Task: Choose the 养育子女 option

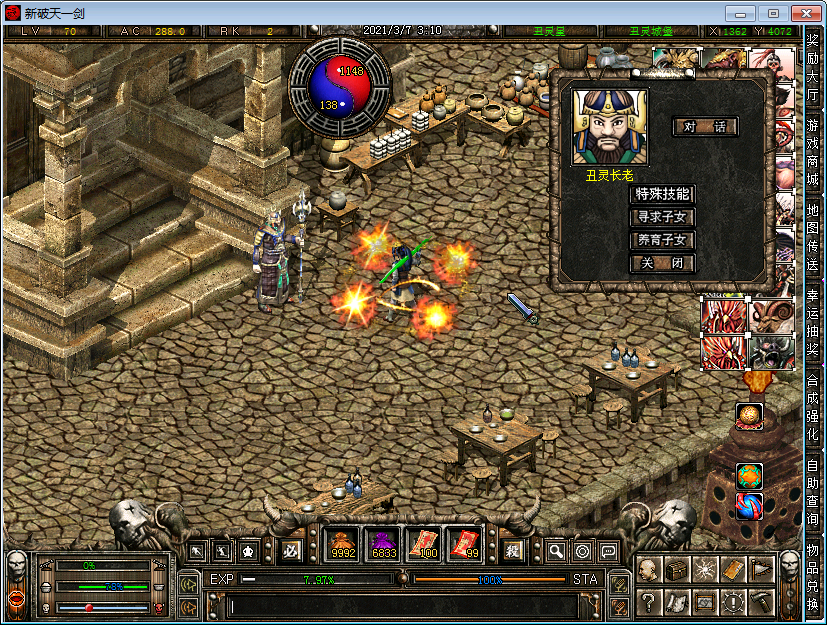Action: tap(662, 240)
